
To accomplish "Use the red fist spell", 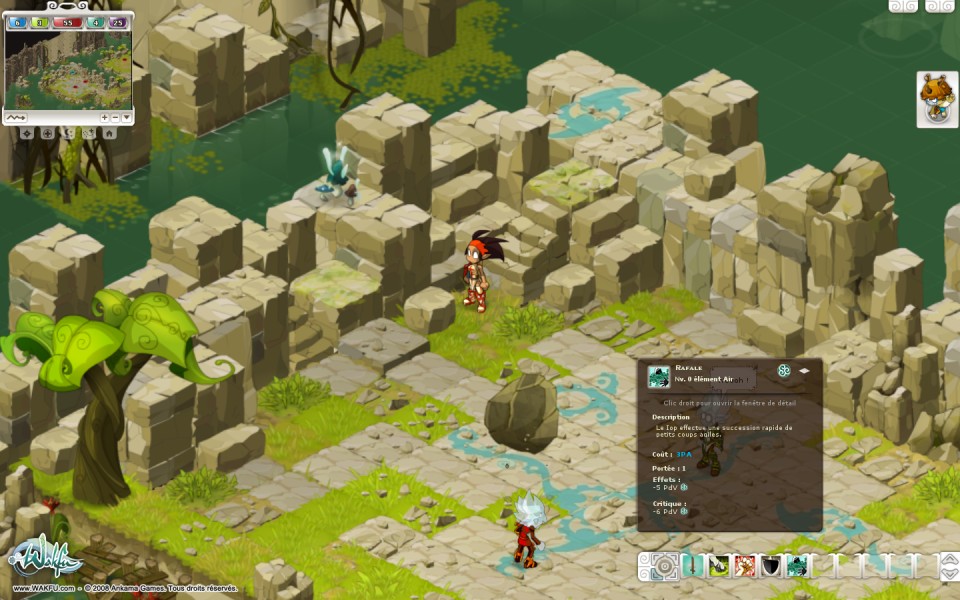I will [745, 567].
